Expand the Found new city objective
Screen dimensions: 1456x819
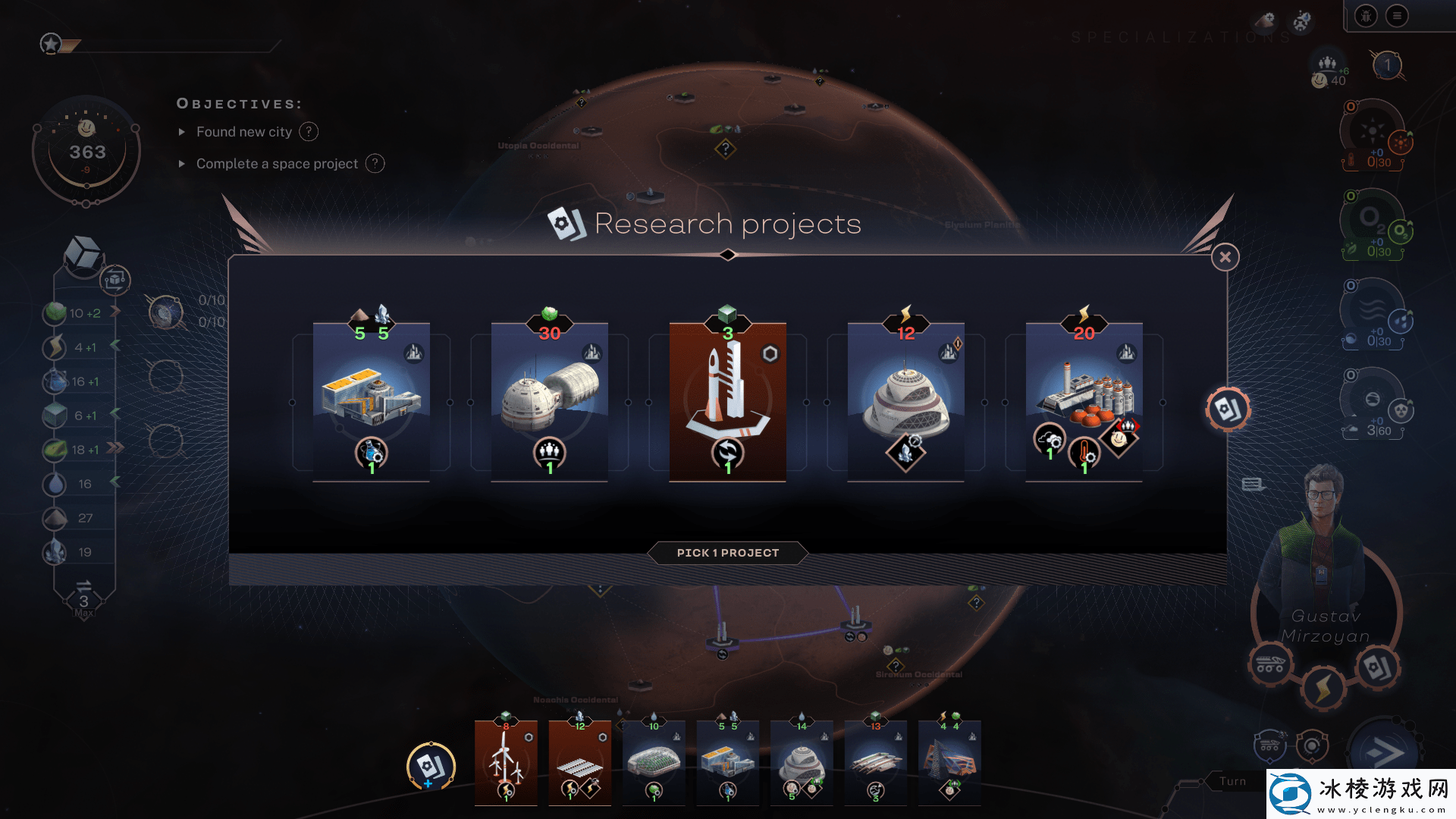pos(182,132)
